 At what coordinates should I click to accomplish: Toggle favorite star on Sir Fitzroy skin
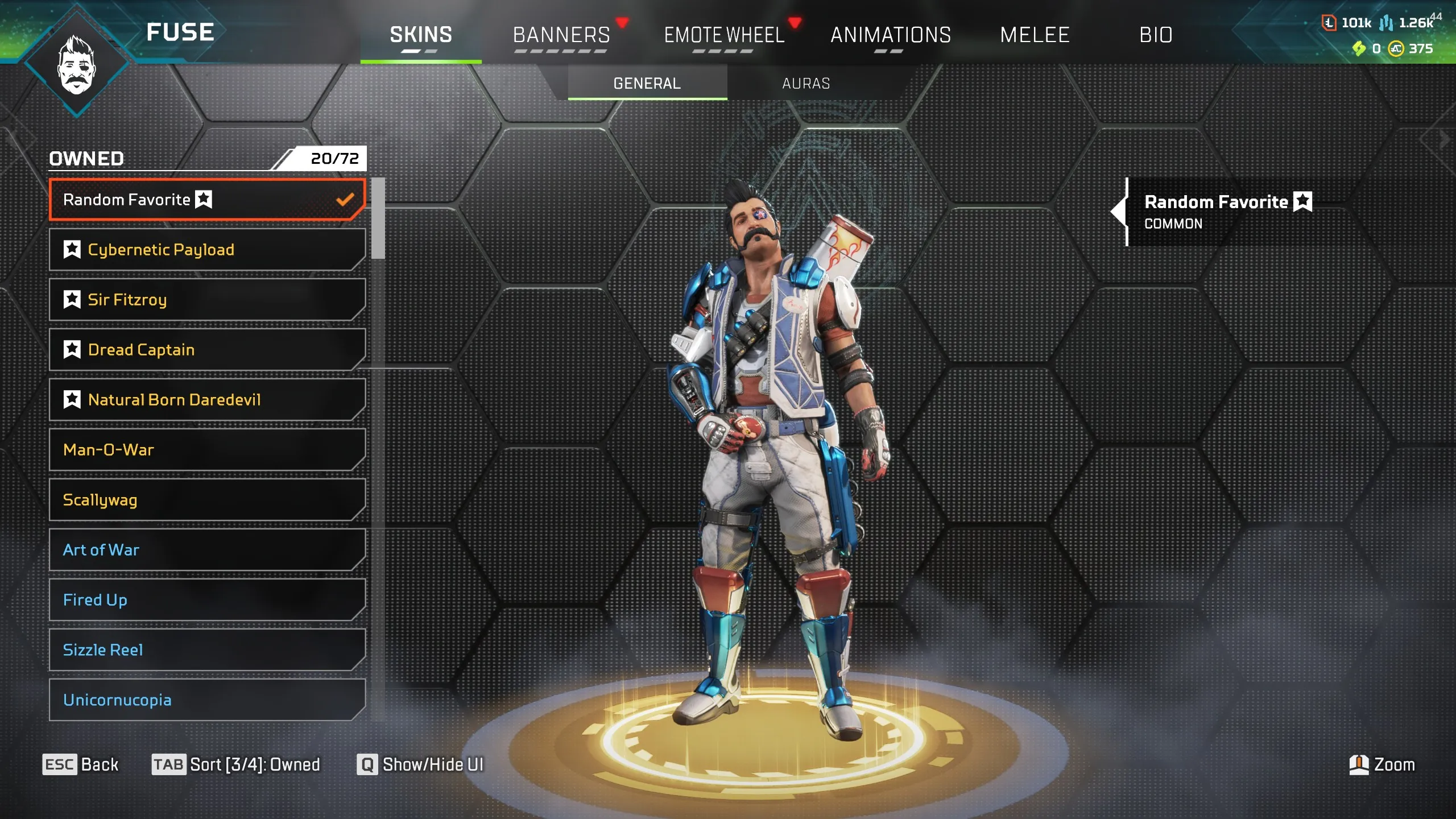[x=72, y=299]
